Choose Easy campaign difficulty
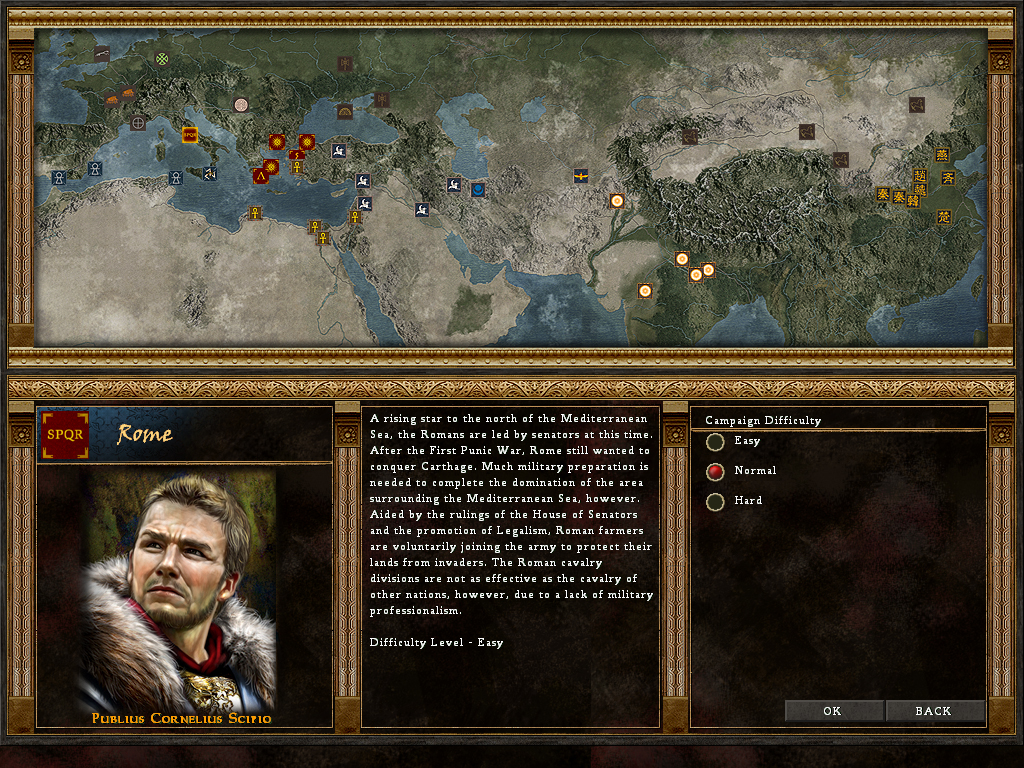Viewport: 1024px width, 768px height. tap(715, 441)
